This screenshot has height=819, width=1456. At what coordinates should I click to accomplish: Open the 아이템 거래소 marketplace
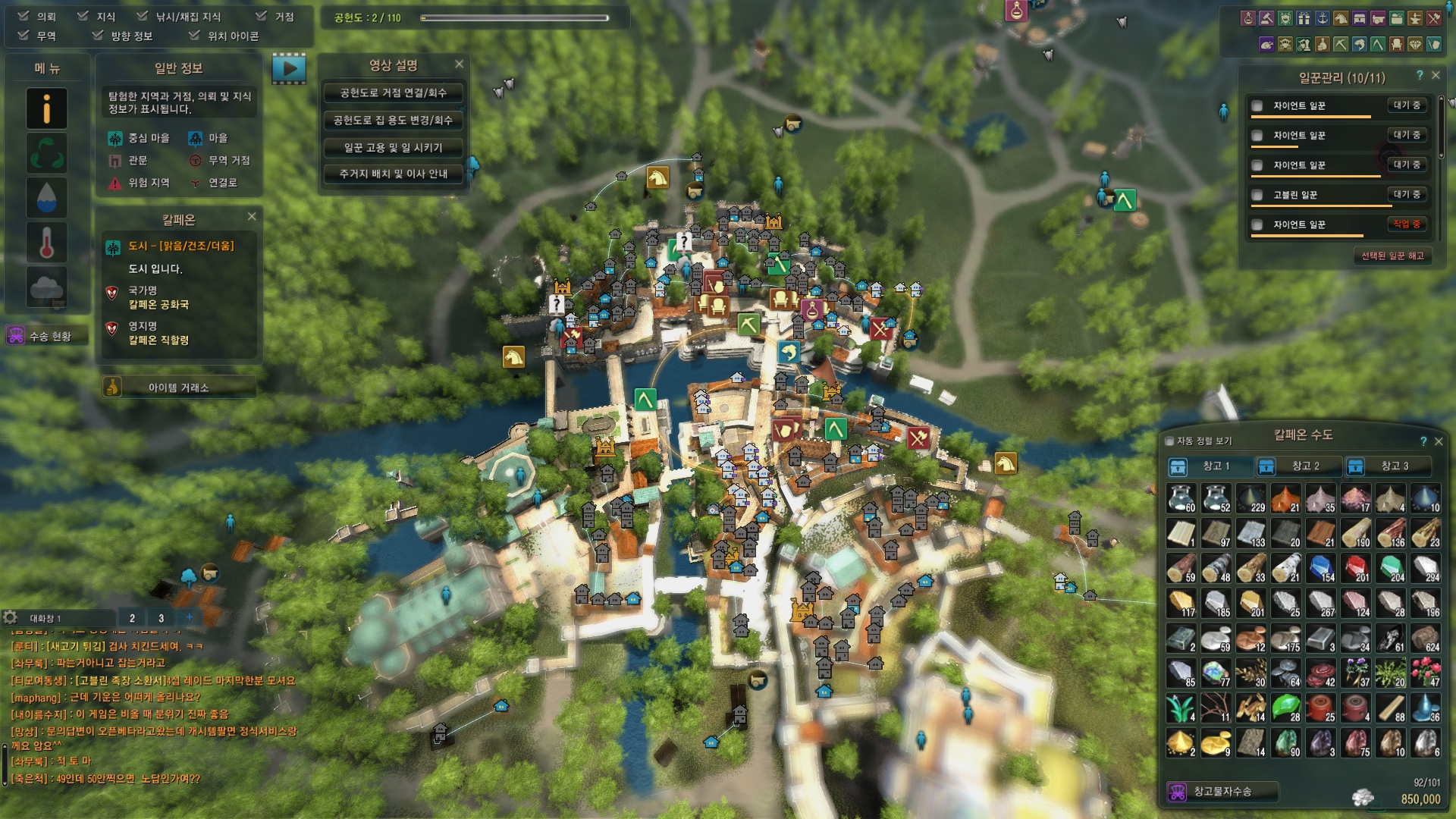pyautogui.click(x=179, y=388)
